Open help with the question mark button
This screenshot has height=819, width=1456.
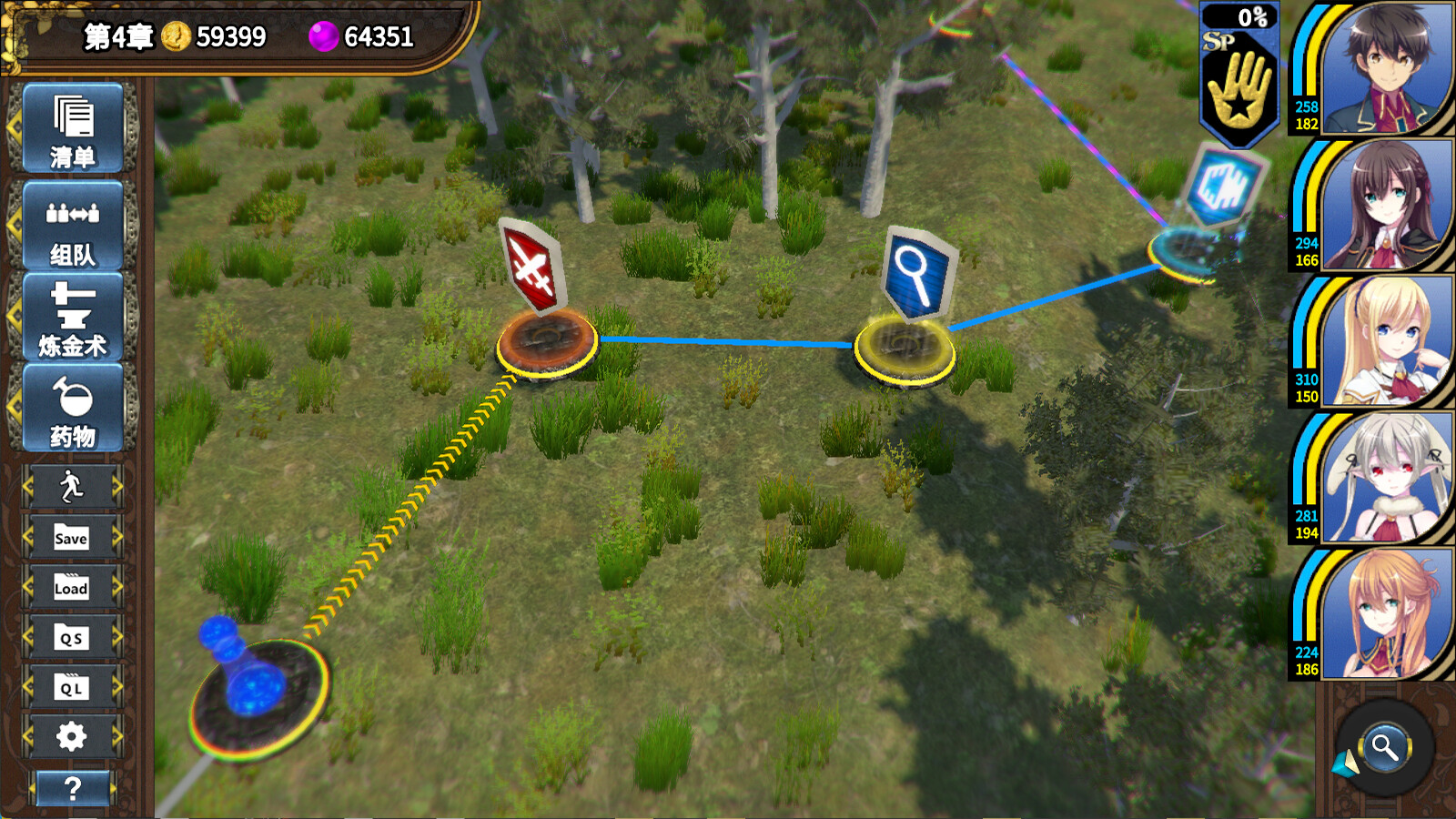tap(73, 787)
